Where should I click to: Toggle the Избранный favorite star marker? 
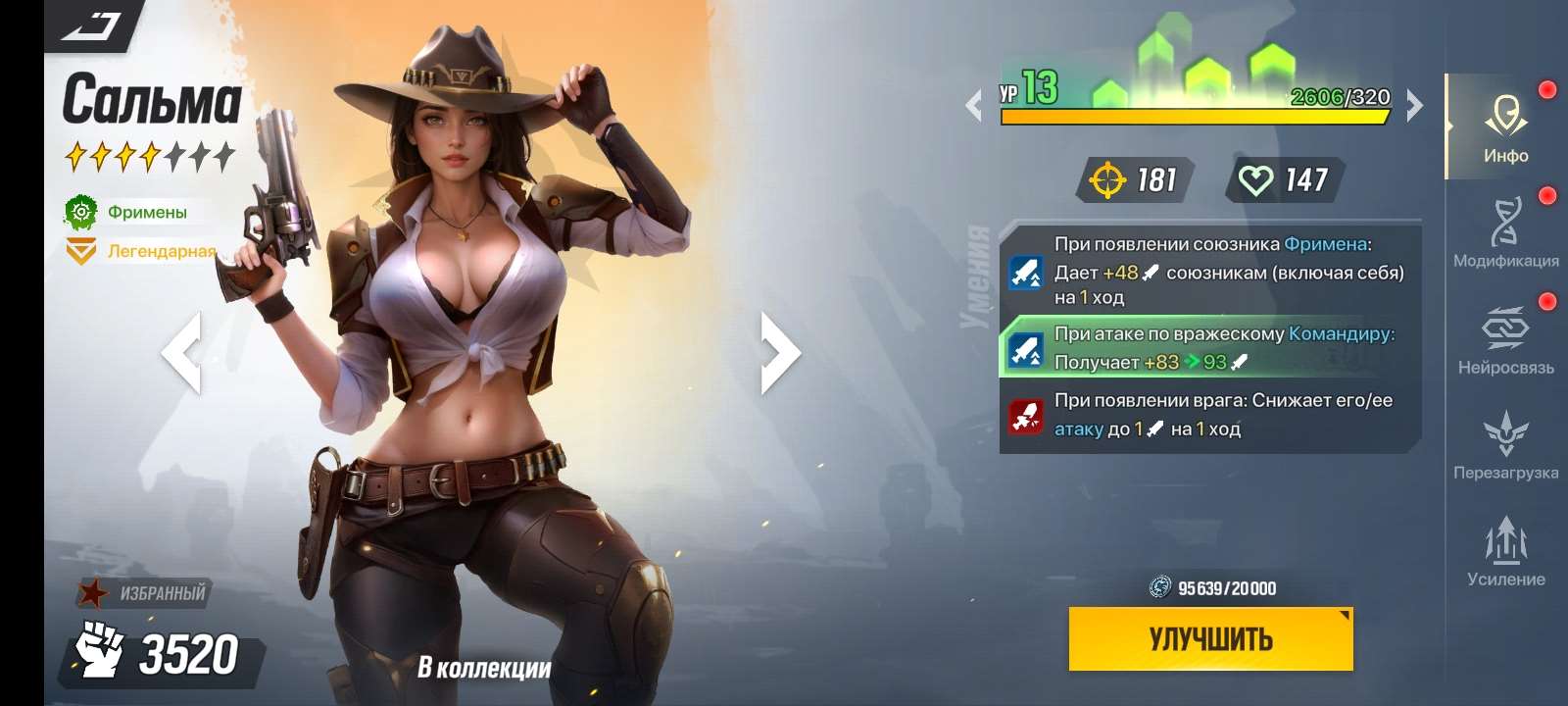tap(93, 592)
